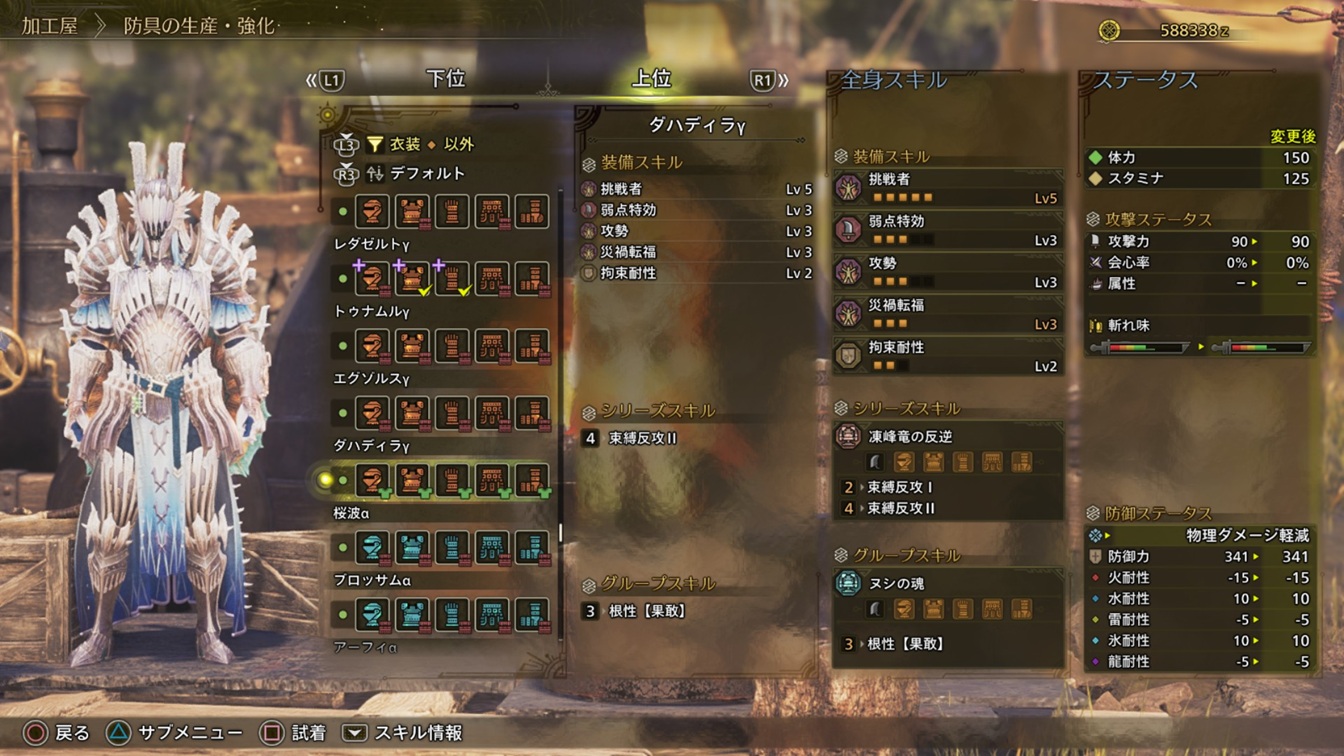Select the 上位 rank tab
1344x756 pixels.
coord(652,80)
